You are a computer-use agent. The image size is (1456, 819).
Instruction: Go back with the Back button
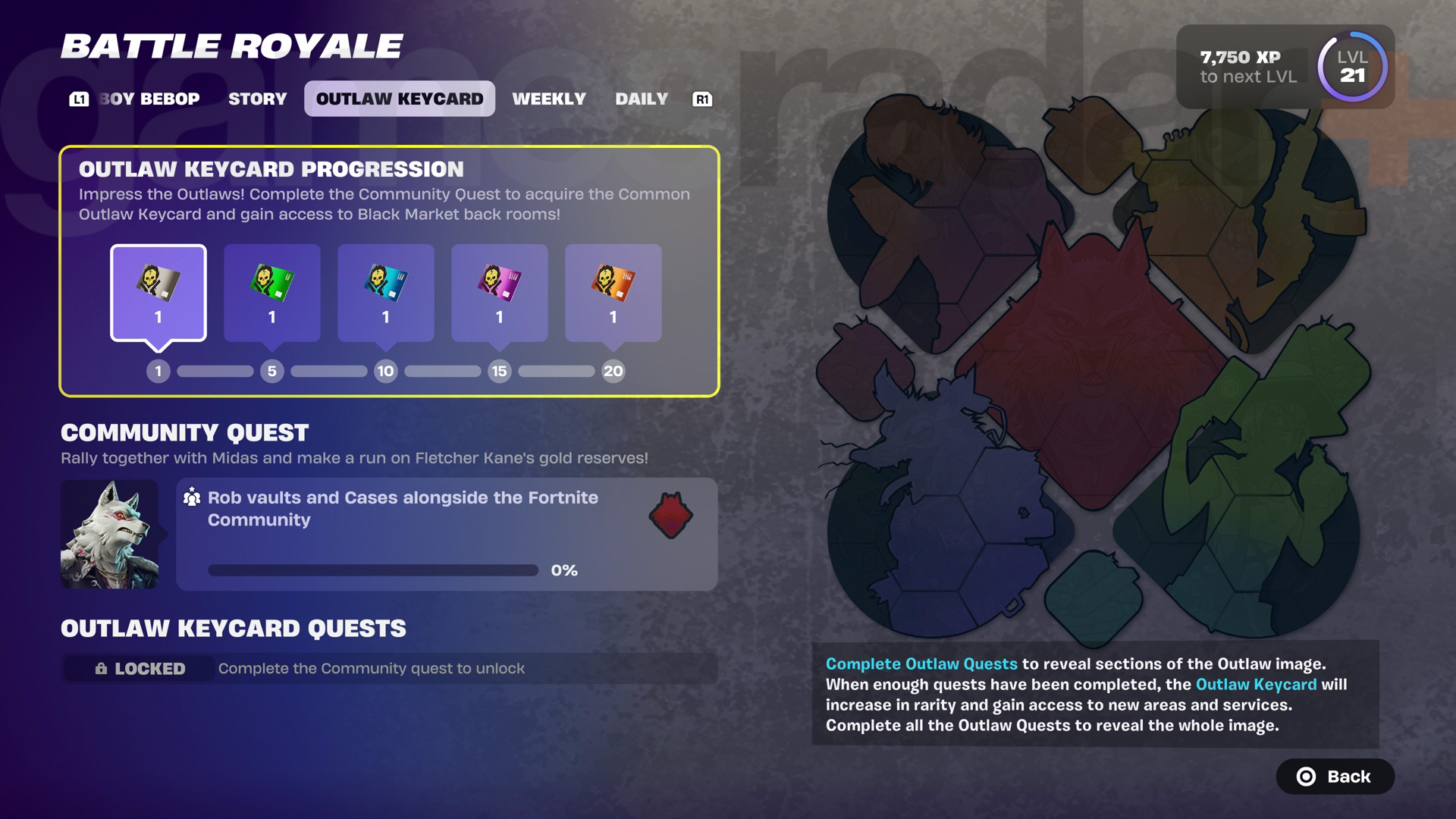point(1335,777)
